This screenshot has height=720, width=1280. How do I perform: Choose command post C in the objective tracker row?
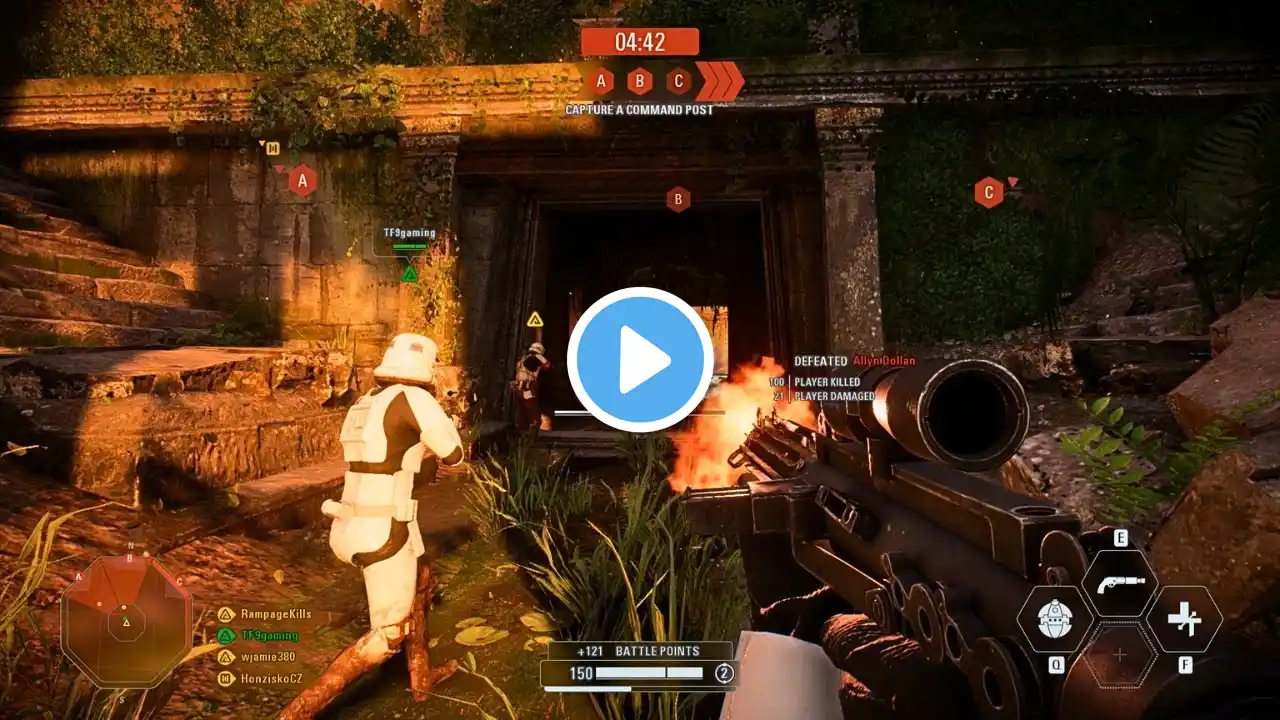[x=678, y=81]
